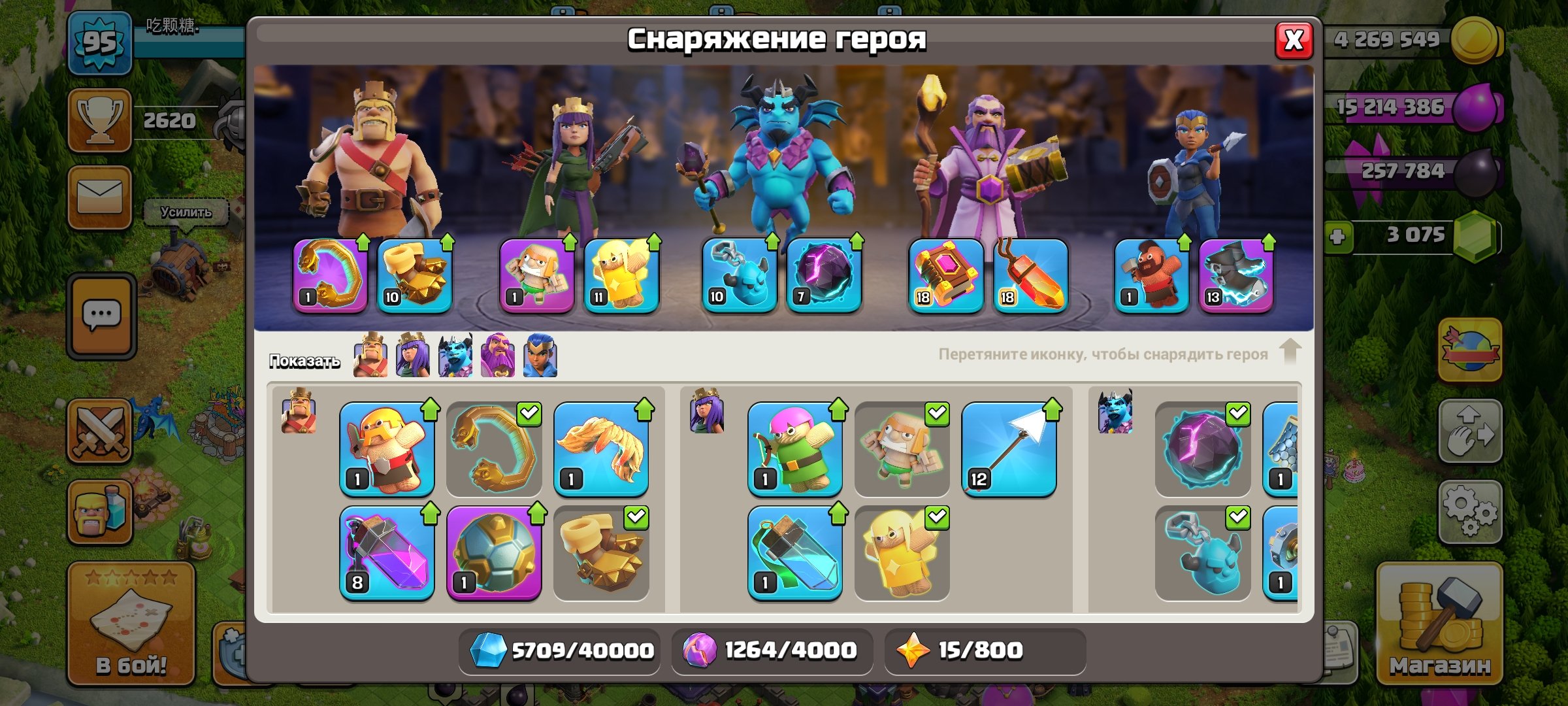1568x706 pixels.
Task: Tap the green checkmark on the equipped Snake Bracelet
Action: (529, 413)
